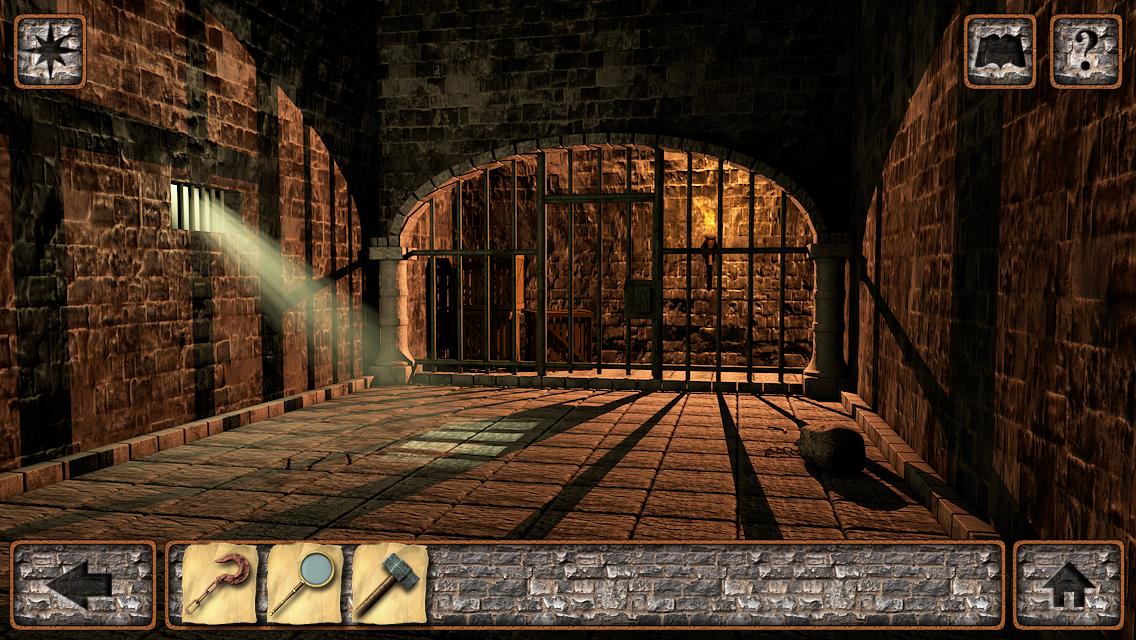This screenshot has height=640, width=1136.
Task: Go back using the left arrow button
Action: click(83, 585)
